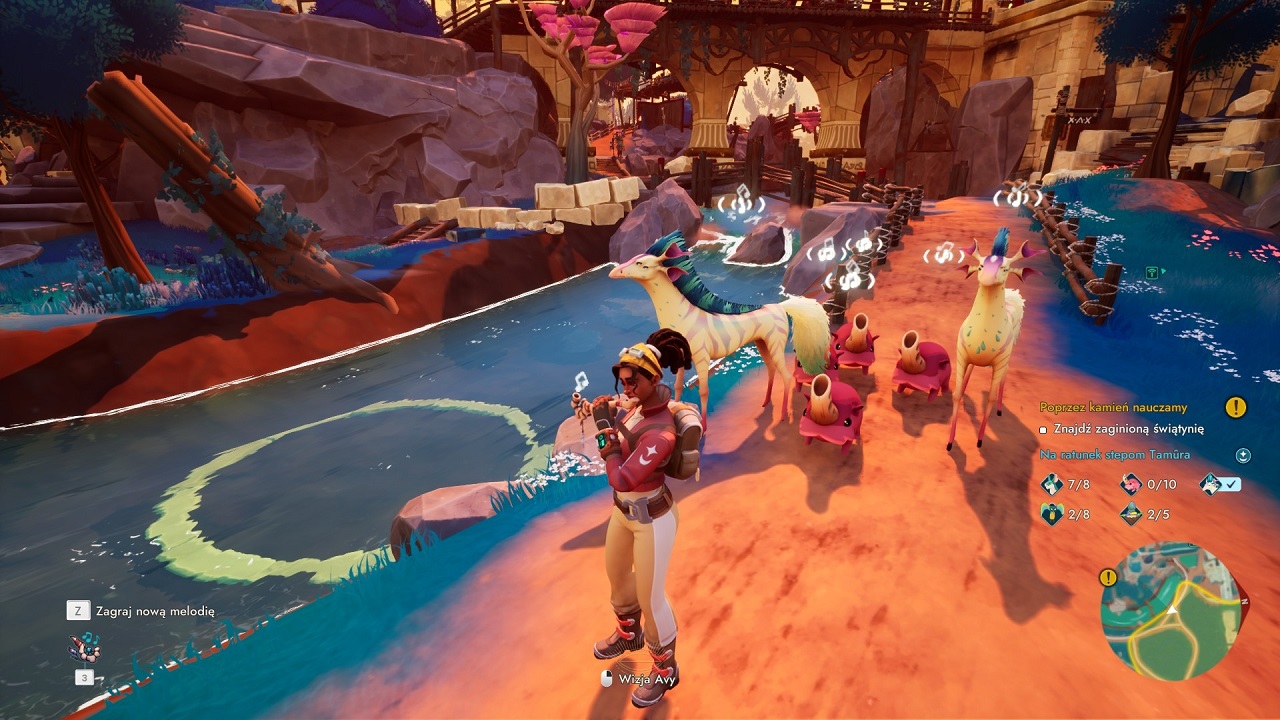Image resolution: width=1280 pixels, height=720 pixels.
Task: Click the quest marker on the minimap edge
Action: (1108, 577)
